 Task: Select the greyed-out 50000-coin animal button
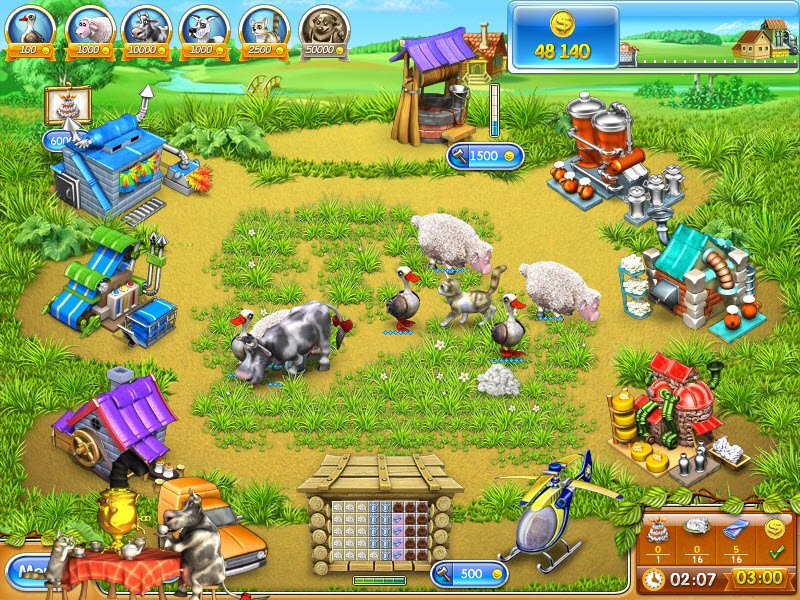pos(323,30)
